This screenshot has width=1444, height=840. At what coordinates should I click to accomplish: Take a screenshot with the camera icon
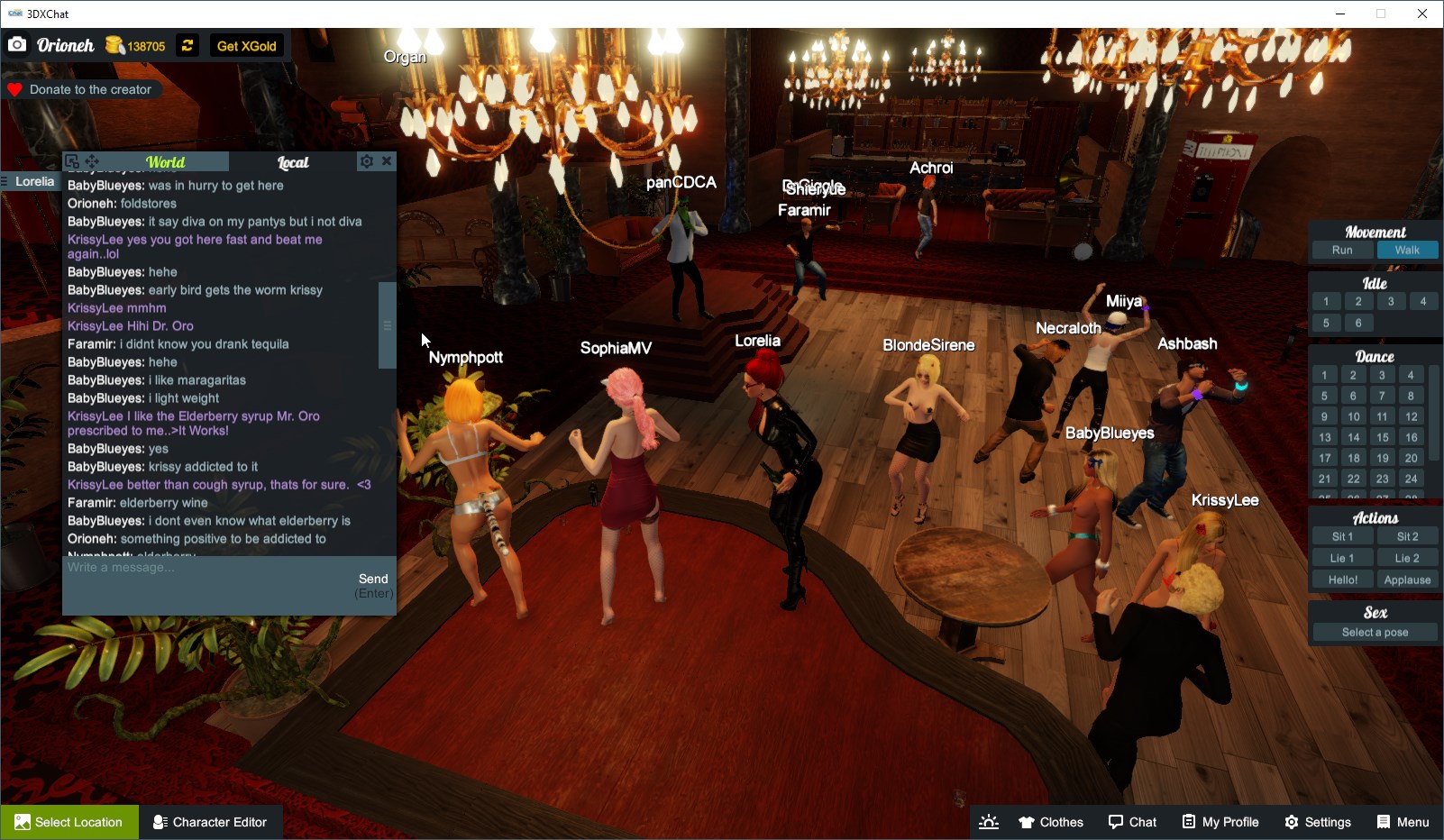(17, 44)
